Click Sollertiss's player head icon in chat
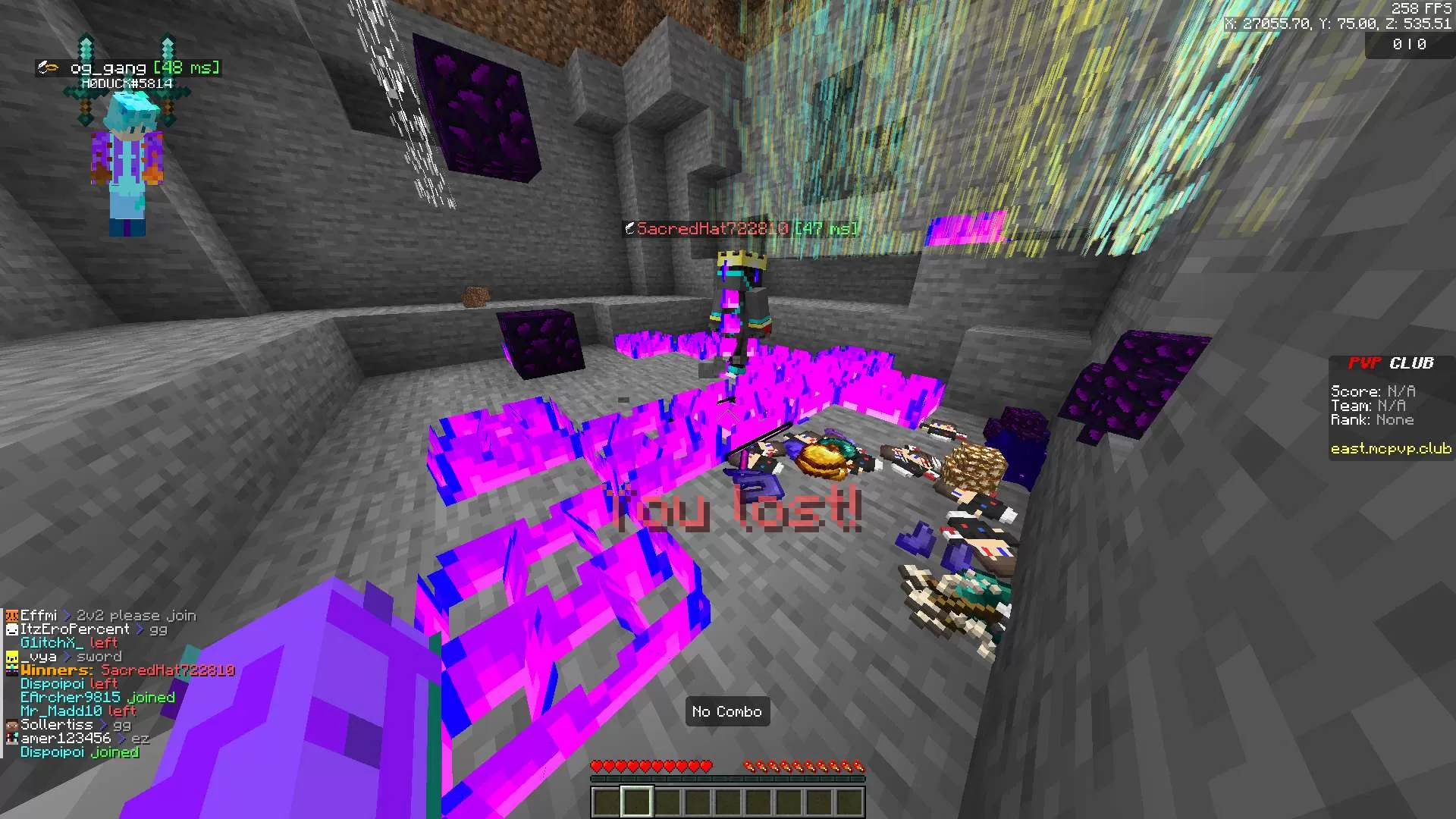Image resolution: width=1456 pixels, height=819 pixels. 11,725
